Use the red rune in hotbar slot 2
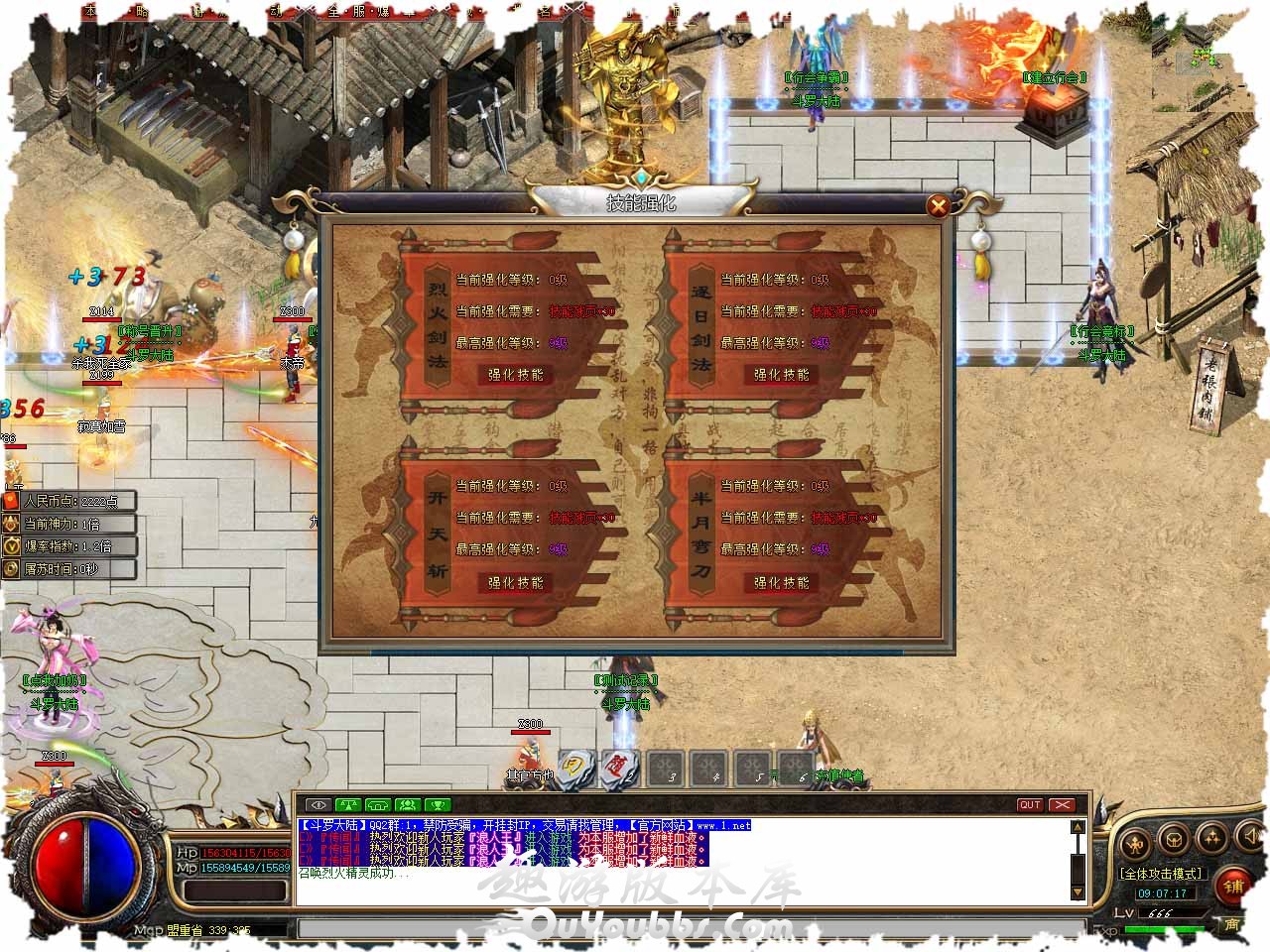Screen dimensions: 1270x952 tap(617, 769)
